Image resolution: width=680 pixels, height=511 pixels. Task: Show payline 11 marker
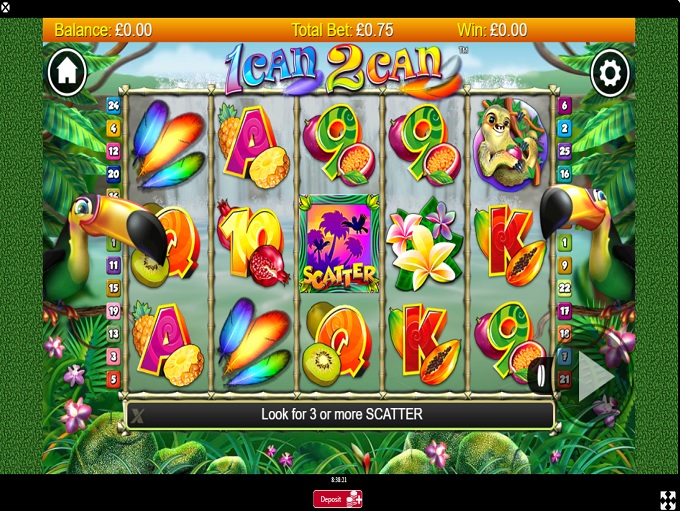[x=113, y=265]
